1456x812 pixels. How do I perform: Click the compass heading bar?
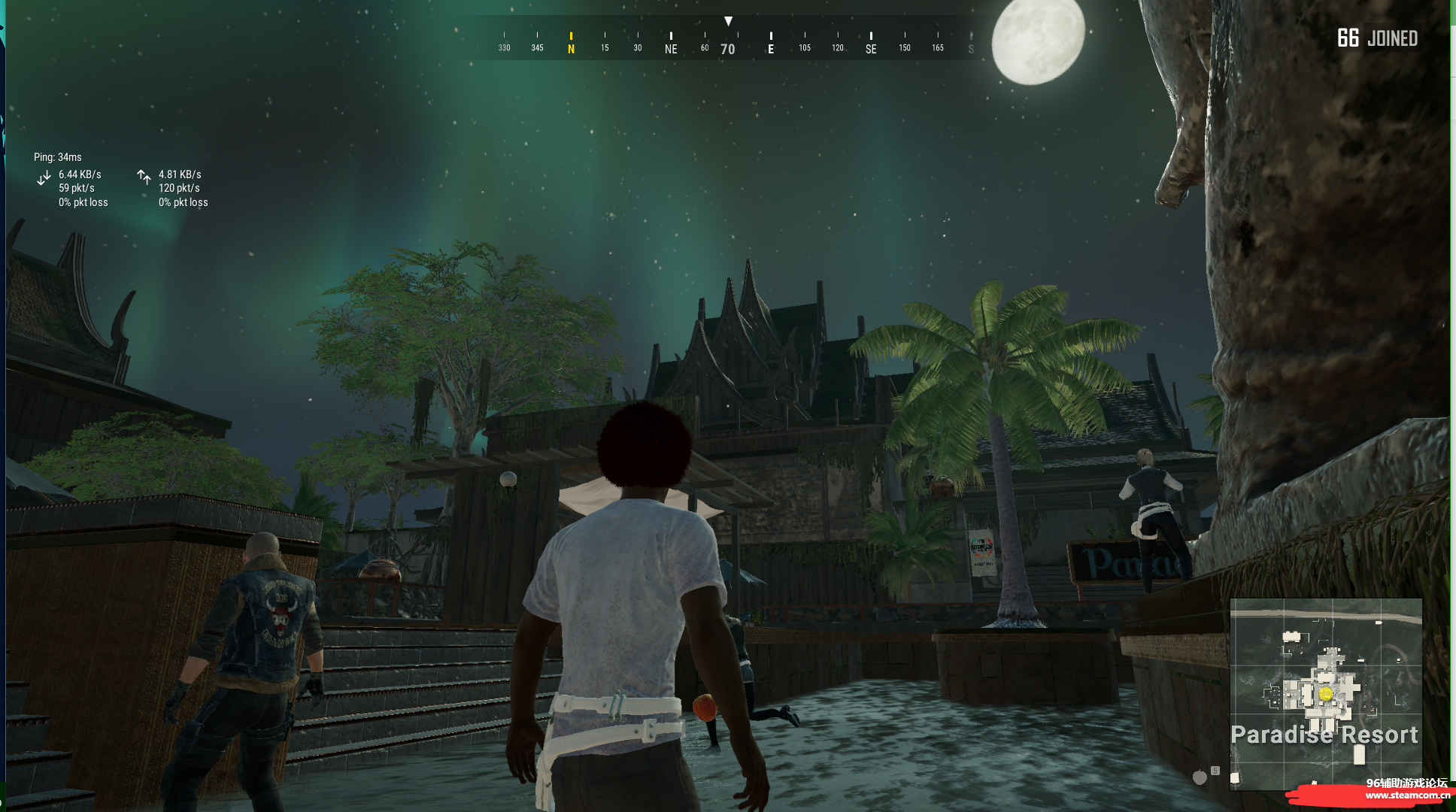[x=728, y=43]
